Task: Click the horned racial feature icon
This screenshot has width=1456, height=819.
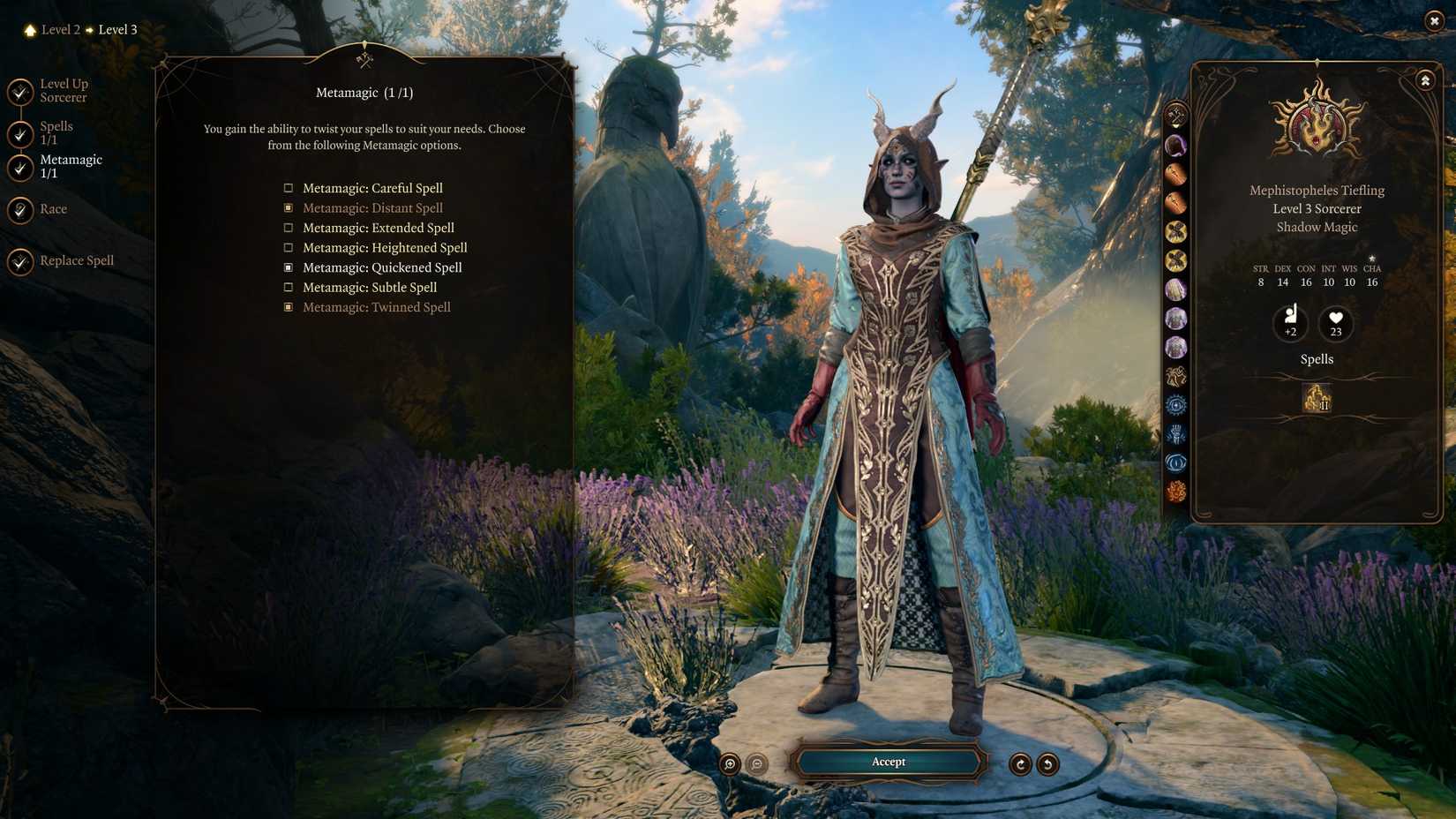Action: click(1176, 373)
